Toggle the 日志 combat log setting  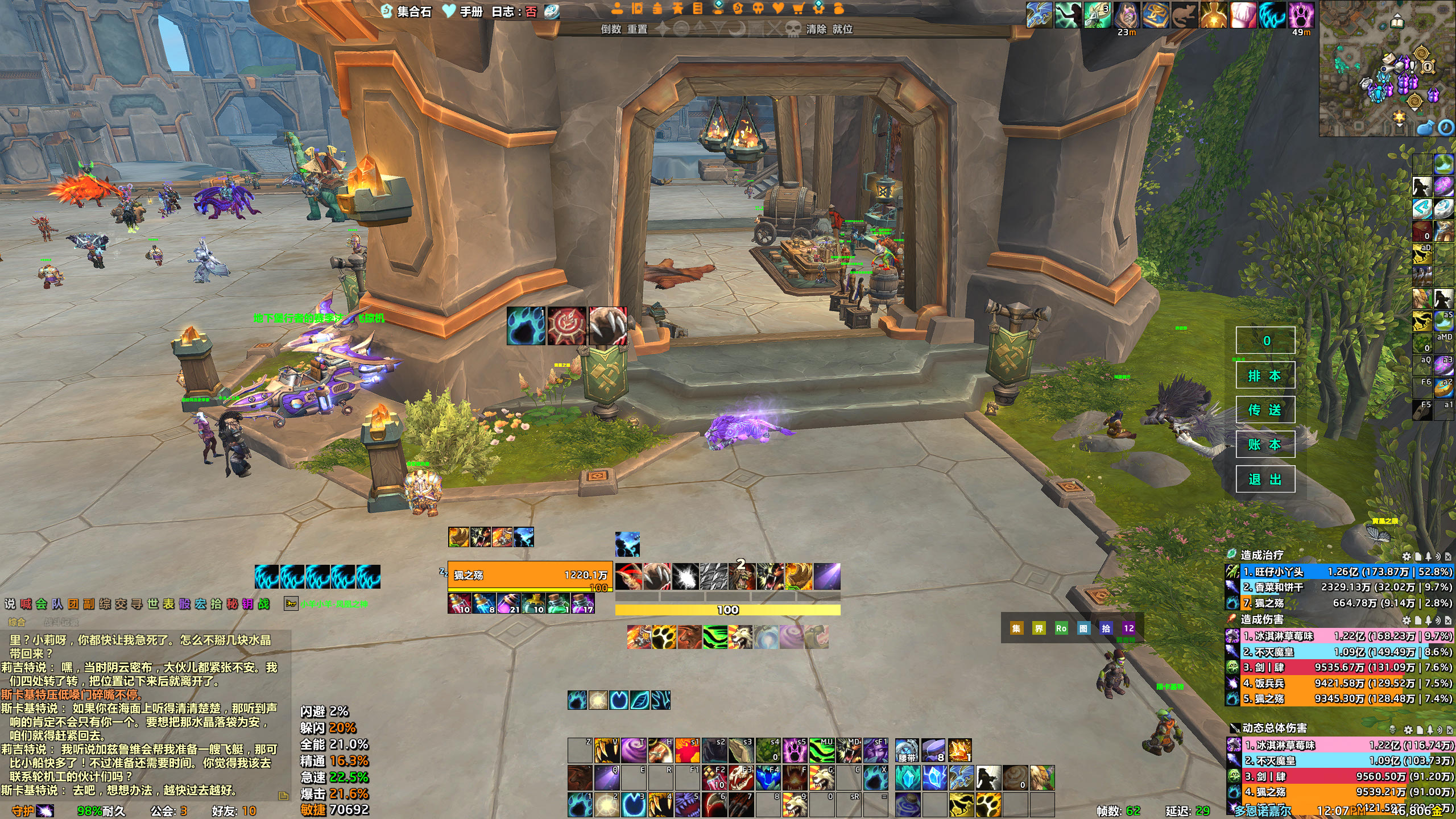pos(514,11)
